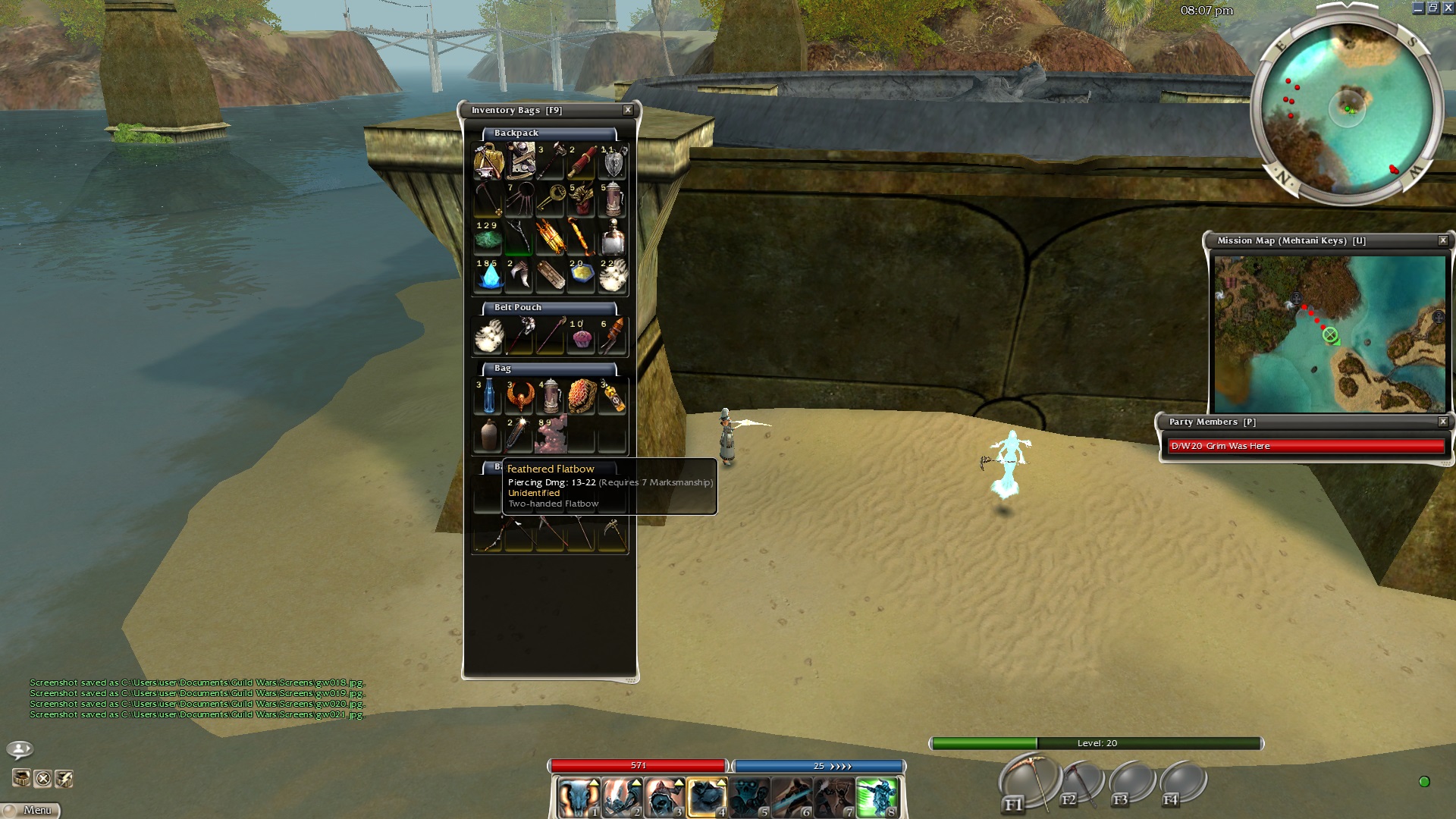Select the green stack of 129 materials
The image size is (1456, 819).
coord(488,237)
